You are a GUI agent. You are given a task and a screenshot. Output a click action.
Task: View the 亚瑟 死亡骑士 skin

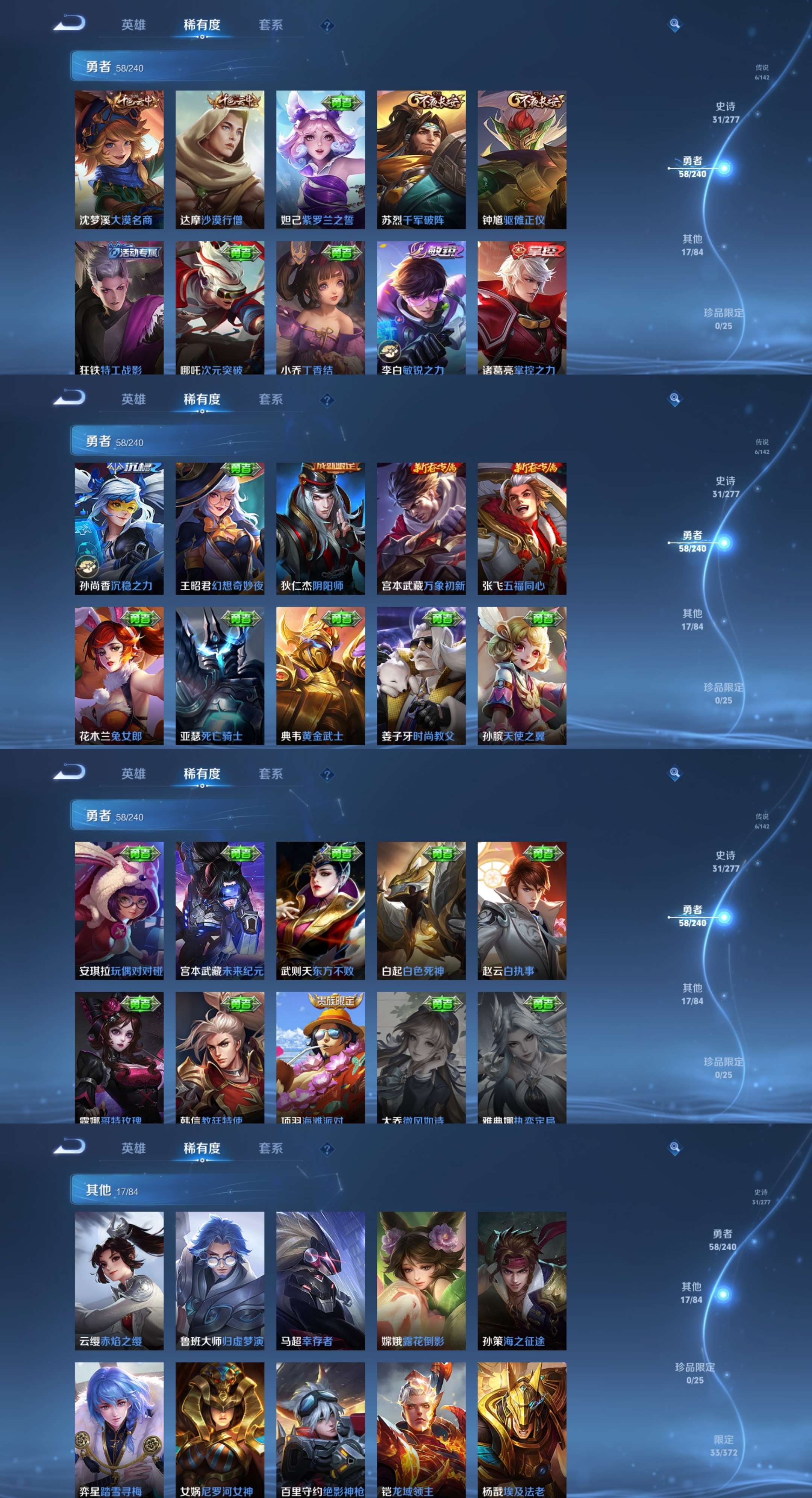[x=220, y=675]
